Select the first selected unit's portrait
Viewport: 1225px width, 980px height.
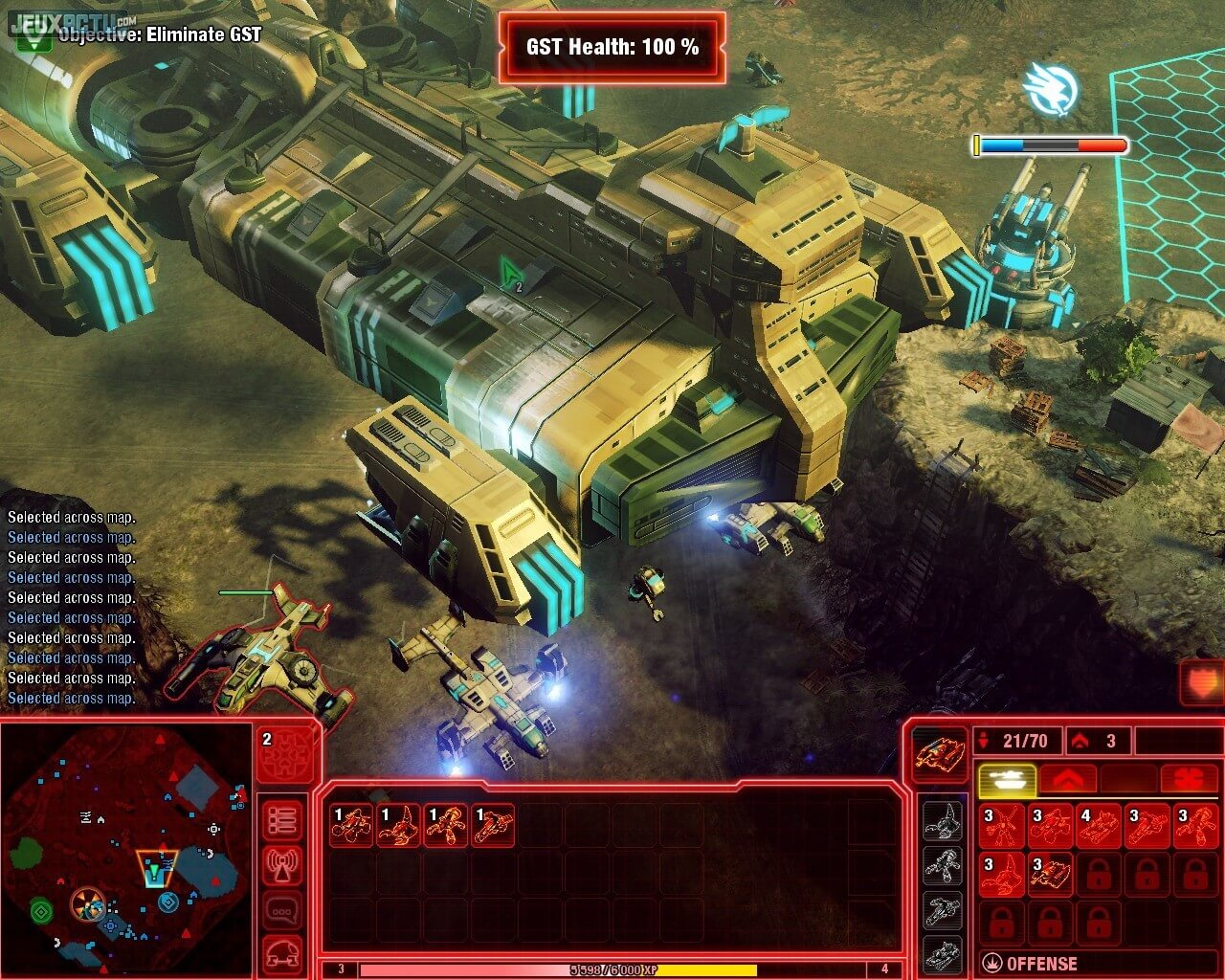click(350, 825)
